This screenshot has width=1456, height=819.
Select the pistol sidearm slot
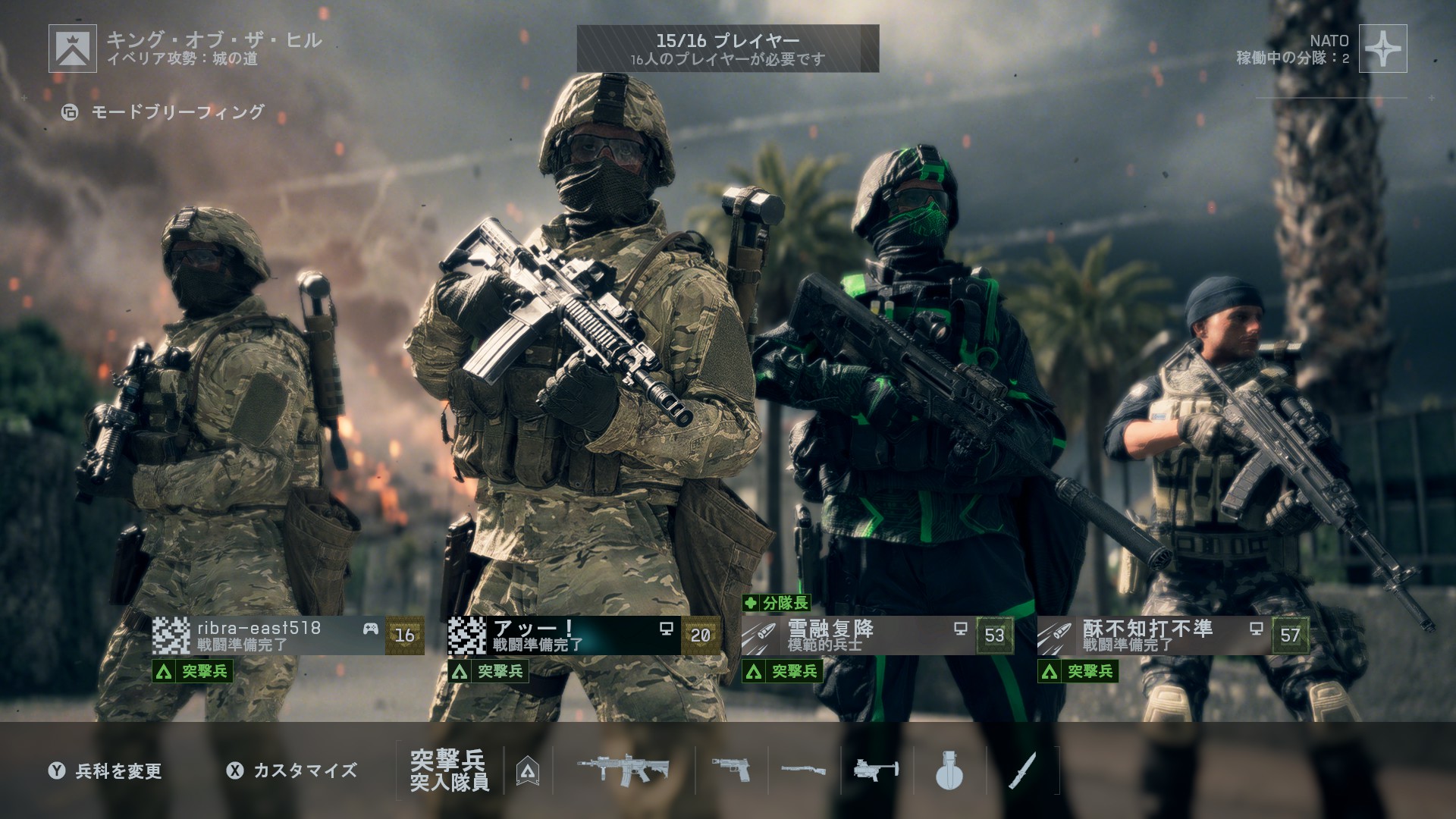coord(731,770)
